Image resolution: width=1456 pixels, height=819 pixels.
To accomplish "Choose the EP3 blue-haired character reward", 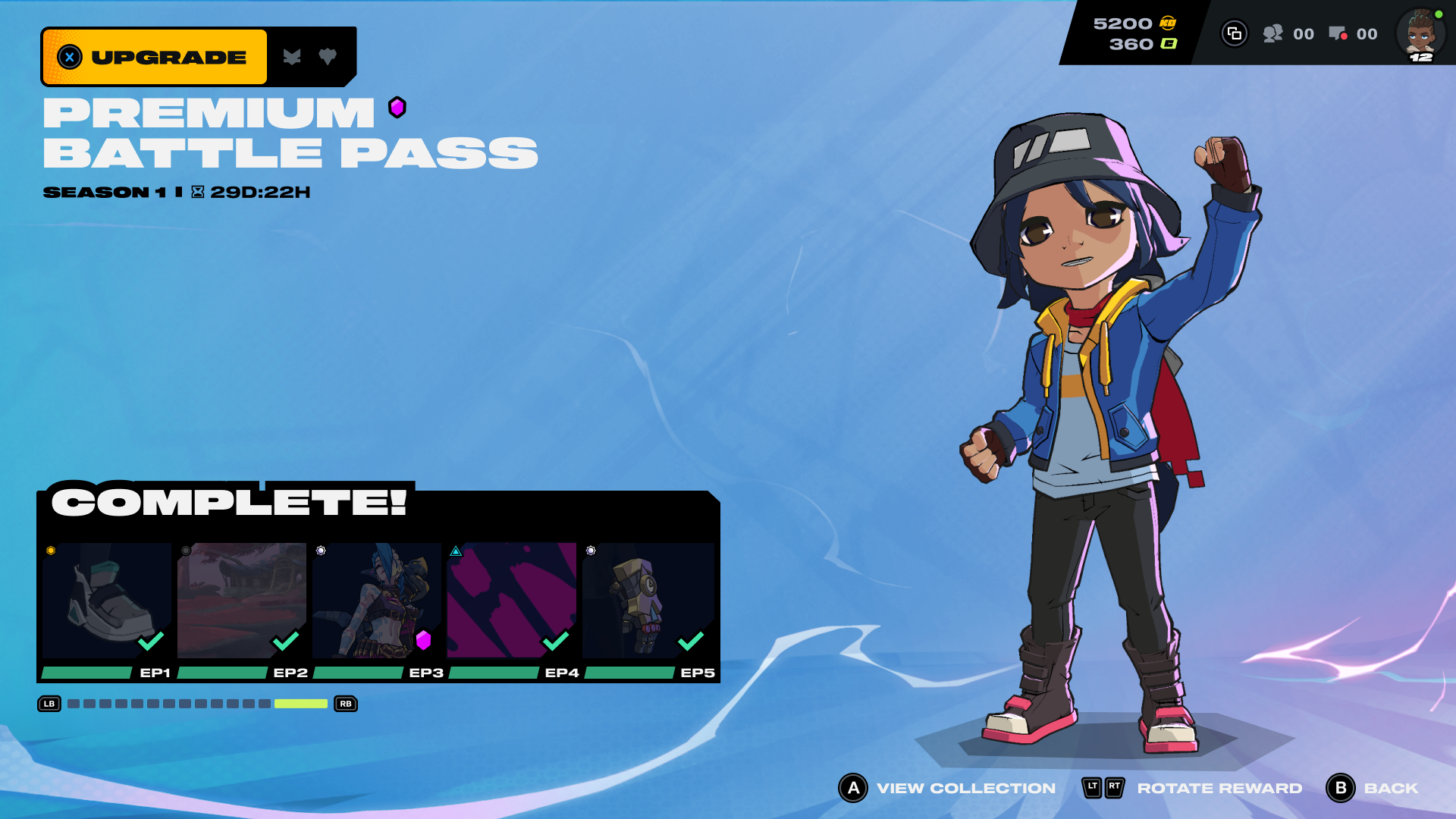I will [376, 600].
